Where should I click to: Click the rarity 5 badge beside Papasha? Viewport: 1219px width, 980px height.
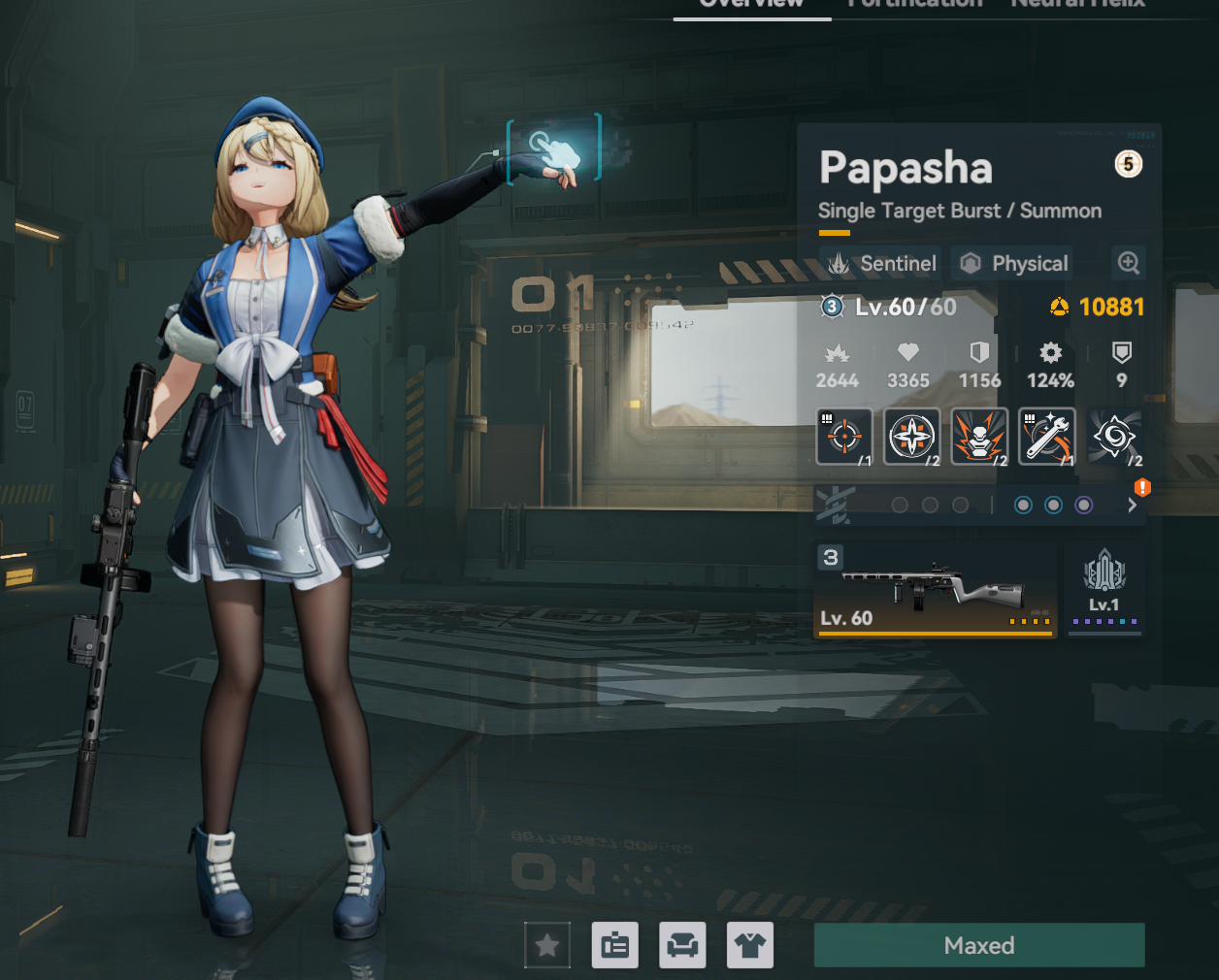point(1128,164)
